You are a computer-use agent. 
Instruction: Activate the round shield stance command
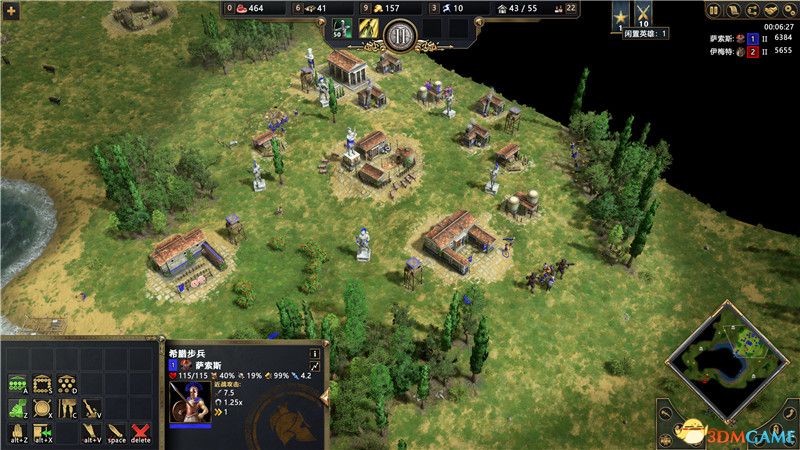42,408
